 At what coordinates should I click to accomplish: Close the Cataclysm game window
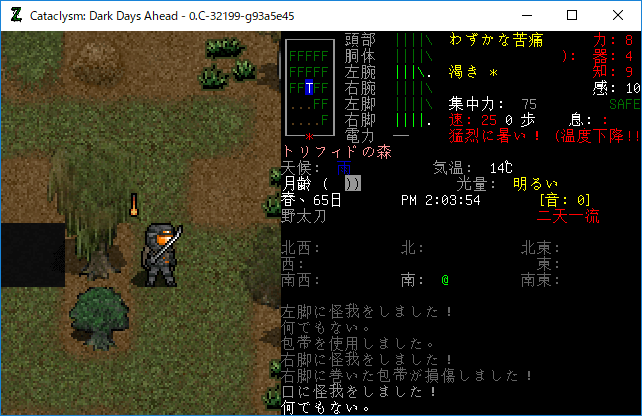click(x=618, y=15)
